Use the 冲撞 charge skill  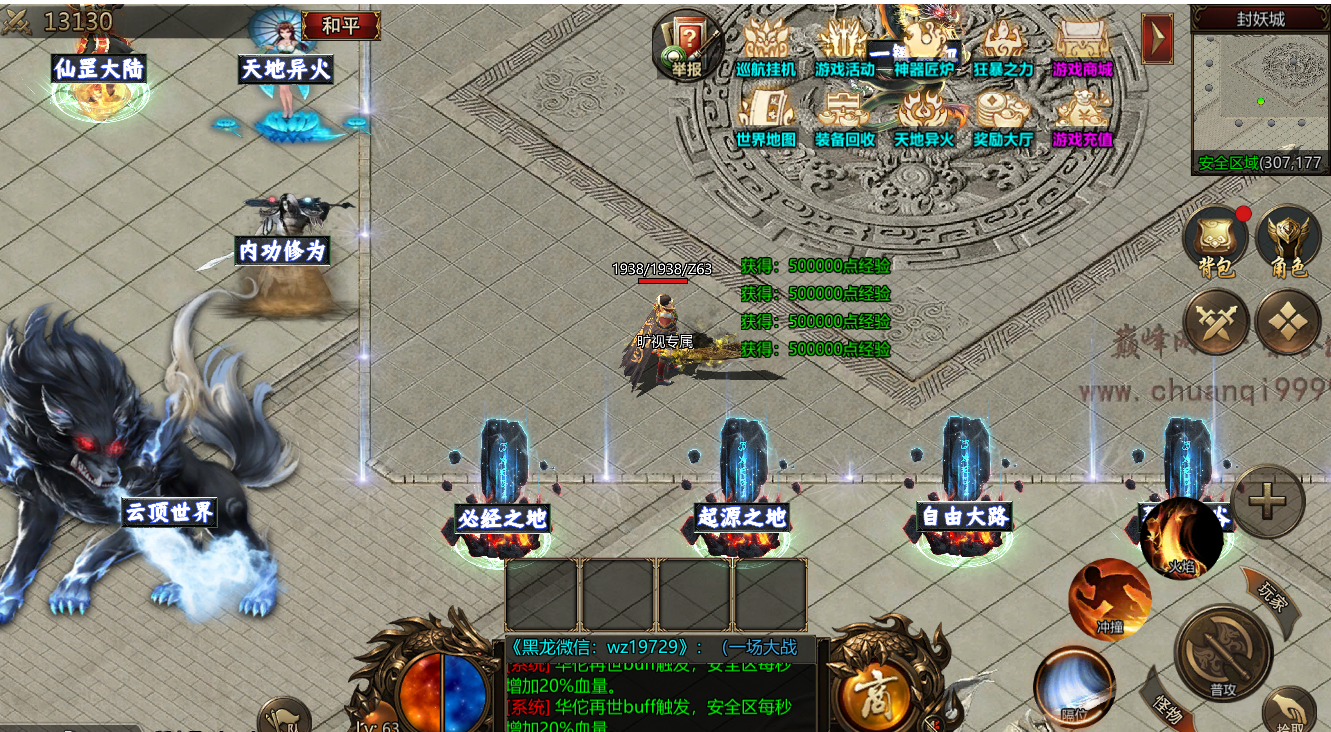[x=1110, y=599]
